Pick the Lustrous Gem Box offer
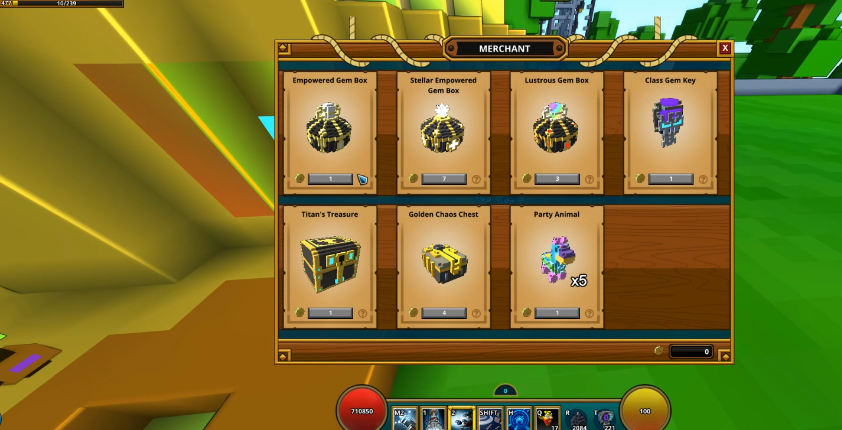The image size is (842, 430). coord(557,127)
